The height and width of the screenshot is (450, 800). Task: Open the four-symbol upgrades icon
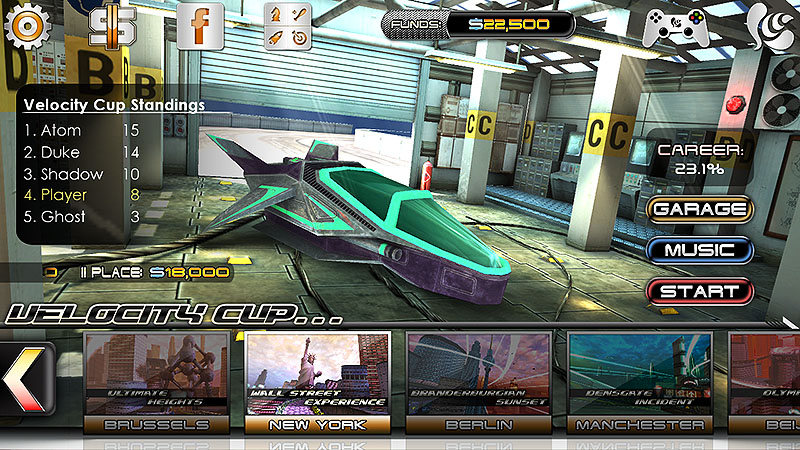tap(287, 26)
